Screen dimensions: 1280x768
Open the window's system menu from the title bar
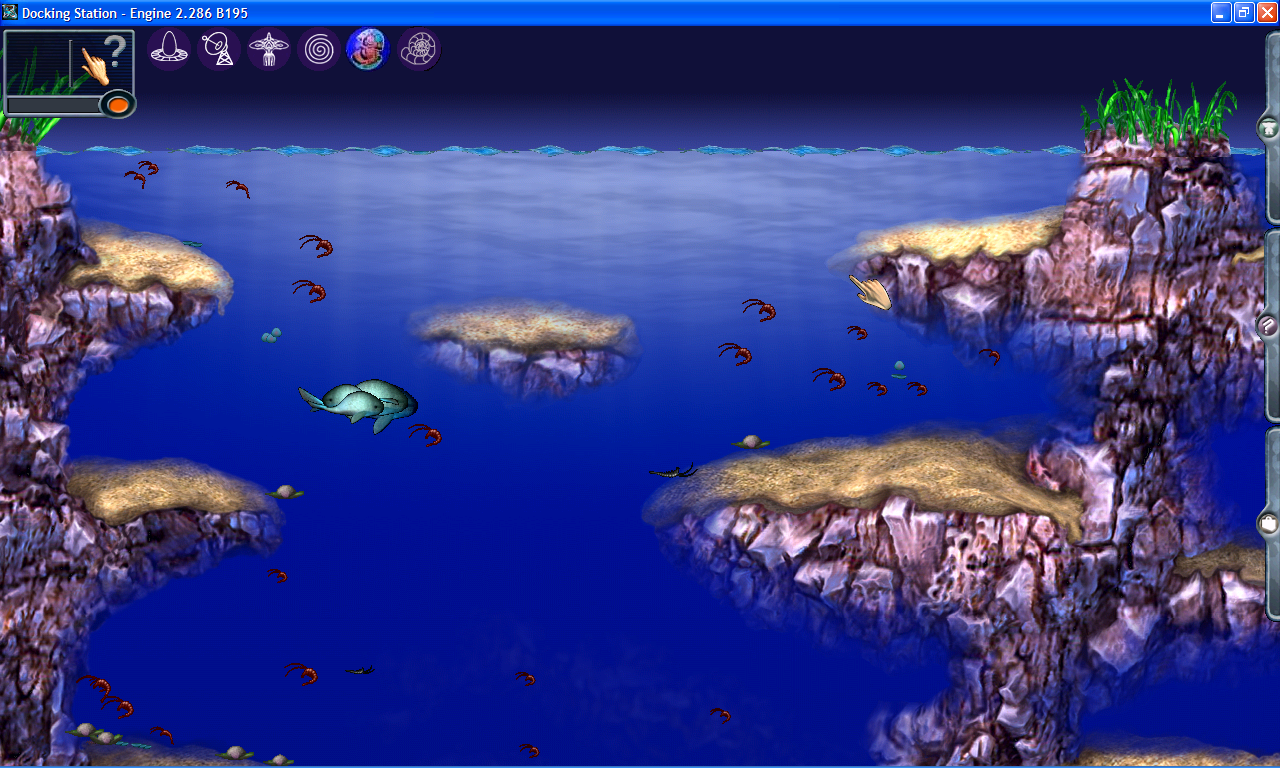(x=10, y=12)
